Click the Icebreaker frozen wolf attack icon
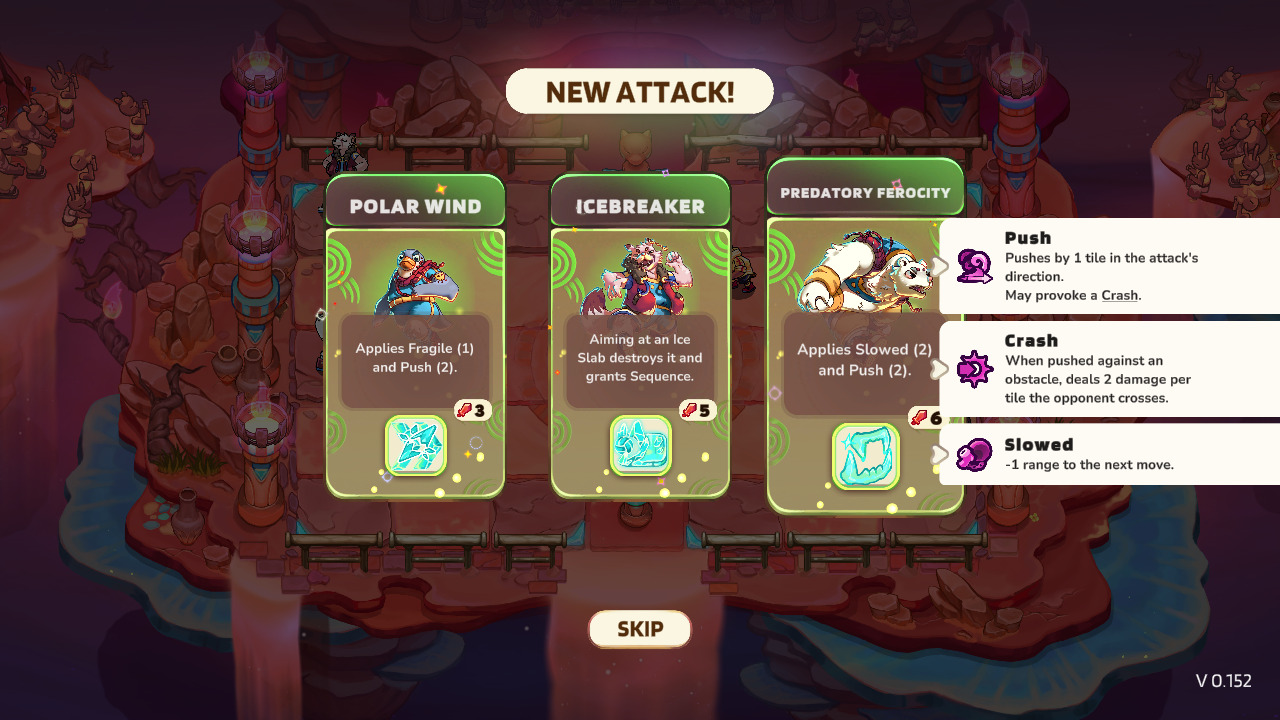The width and height of the screenshot is (1280, 720). tap(640, 446)
